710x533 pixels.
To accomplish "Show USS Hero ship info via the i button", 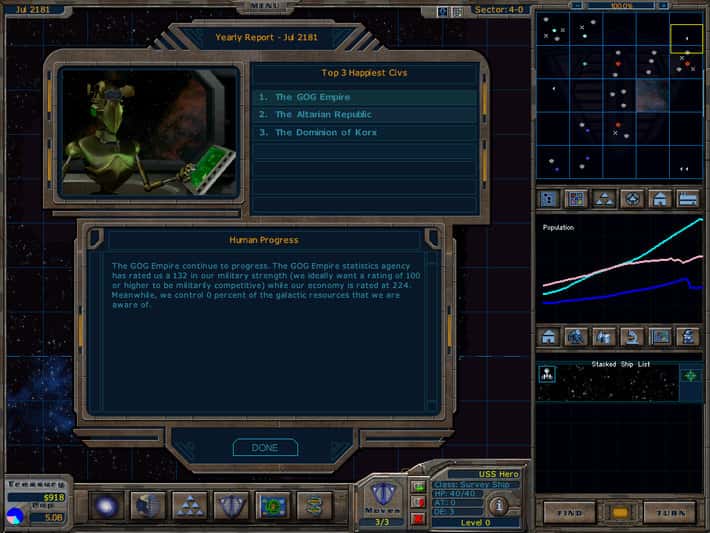I will [497, 505].
